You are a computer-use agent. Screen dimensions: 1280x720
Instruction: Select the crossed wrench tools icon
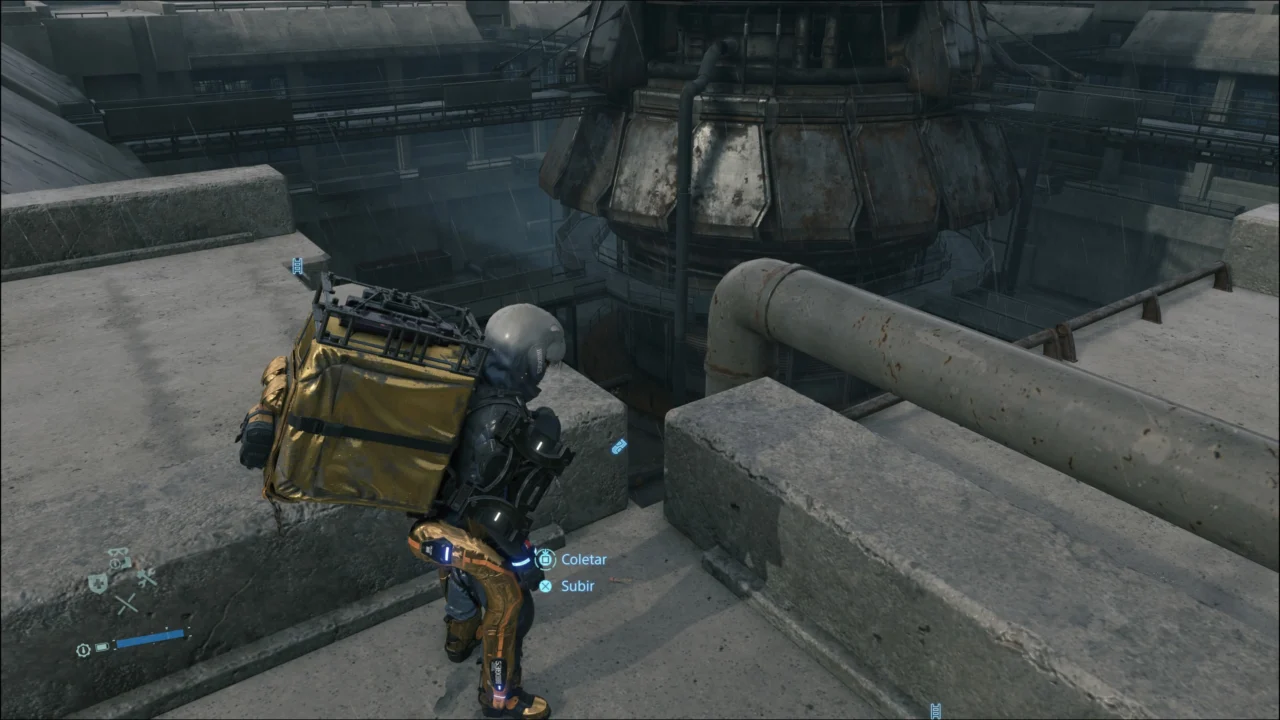point(147,577)
